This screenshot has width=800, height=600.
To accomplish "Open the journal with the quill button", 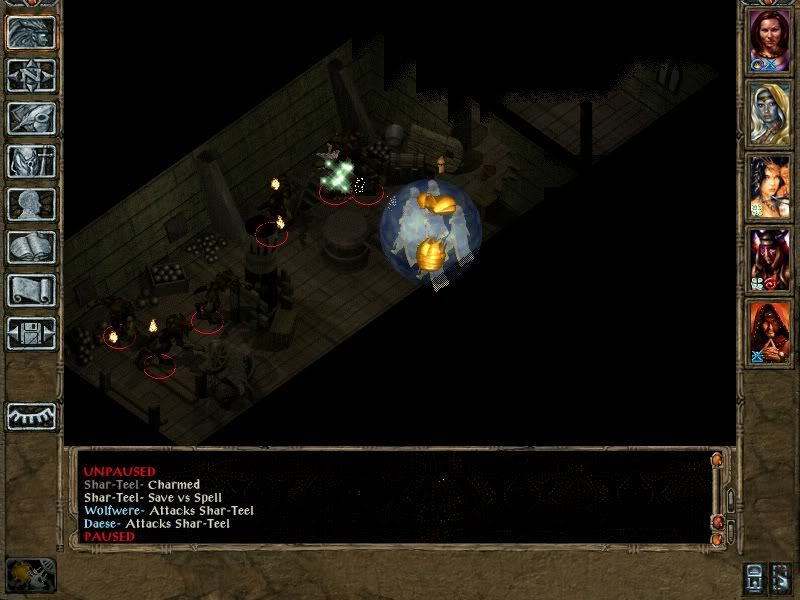I will point(31,118).
